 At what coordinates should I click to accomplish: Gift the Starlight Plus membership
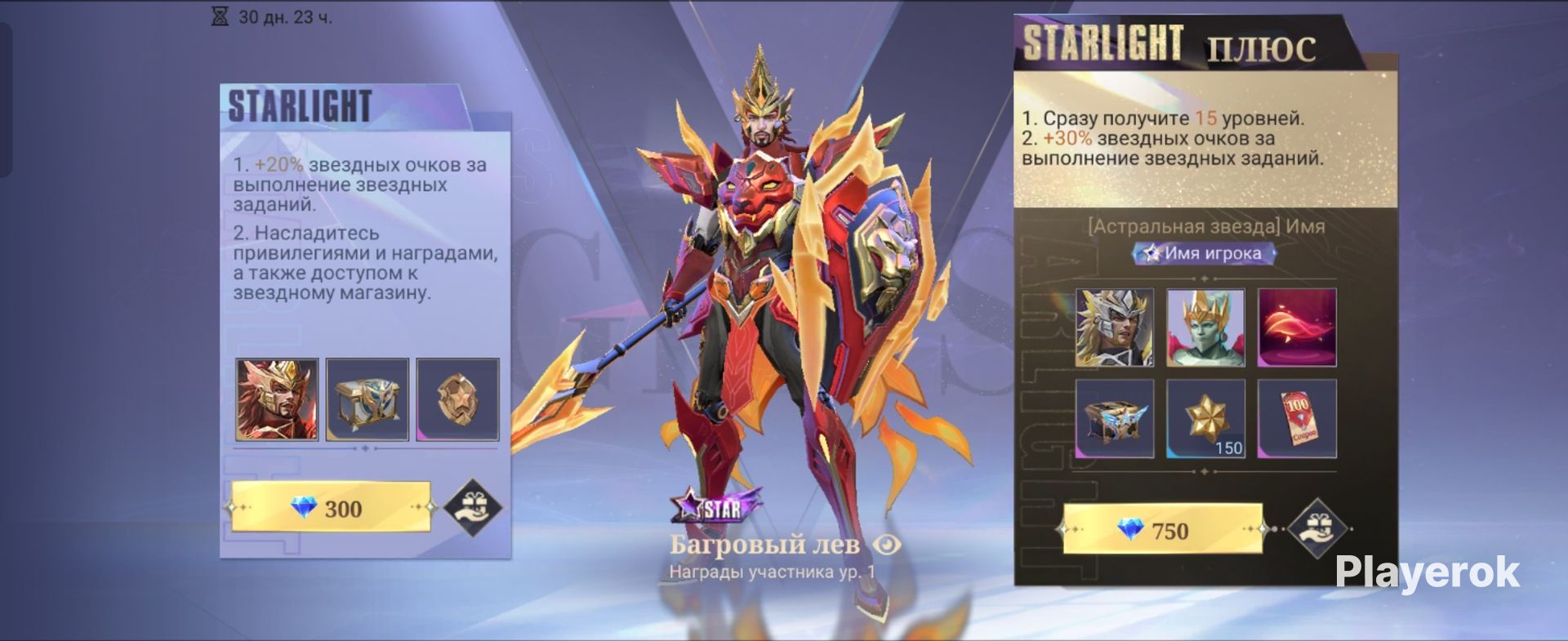(1316, 527)
